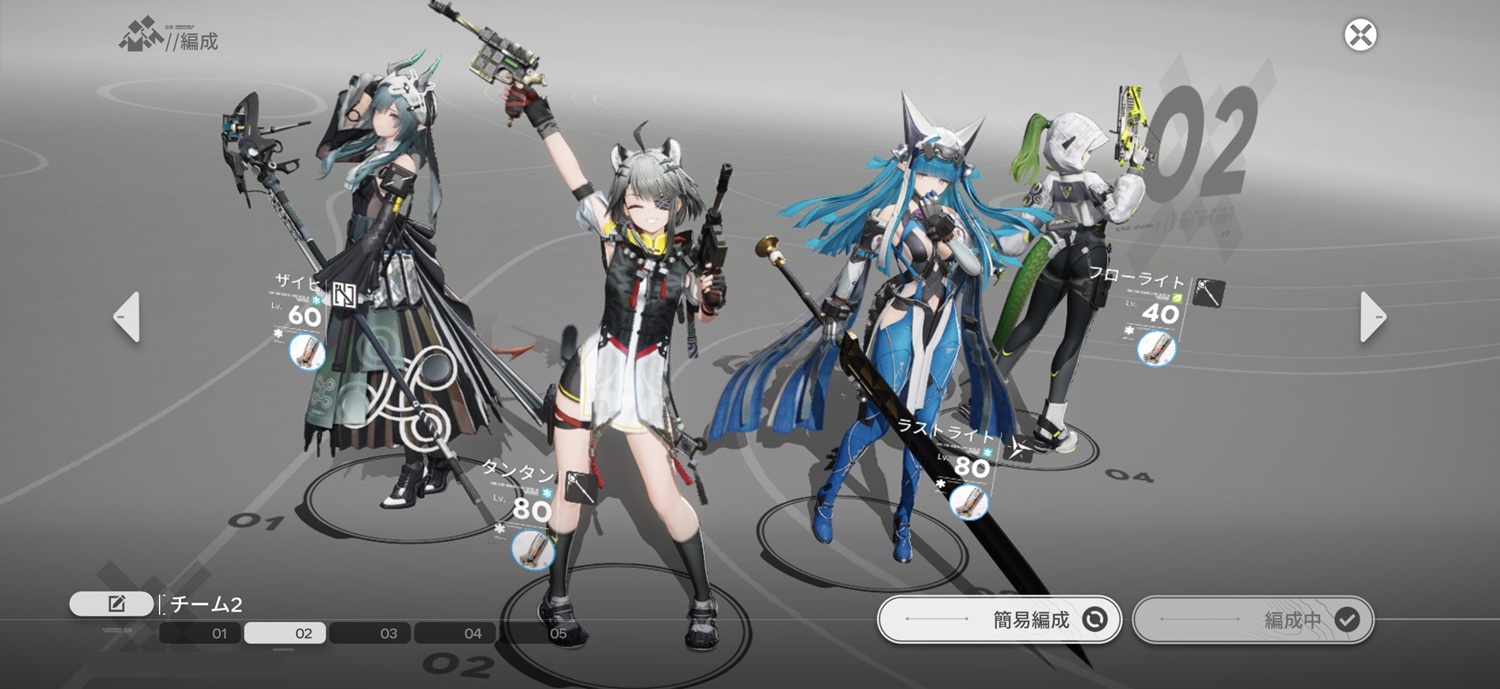Click the 編成中 confirmation button
The height and width of the screenshot is (689, 1500).
(x=1253, y=620)
